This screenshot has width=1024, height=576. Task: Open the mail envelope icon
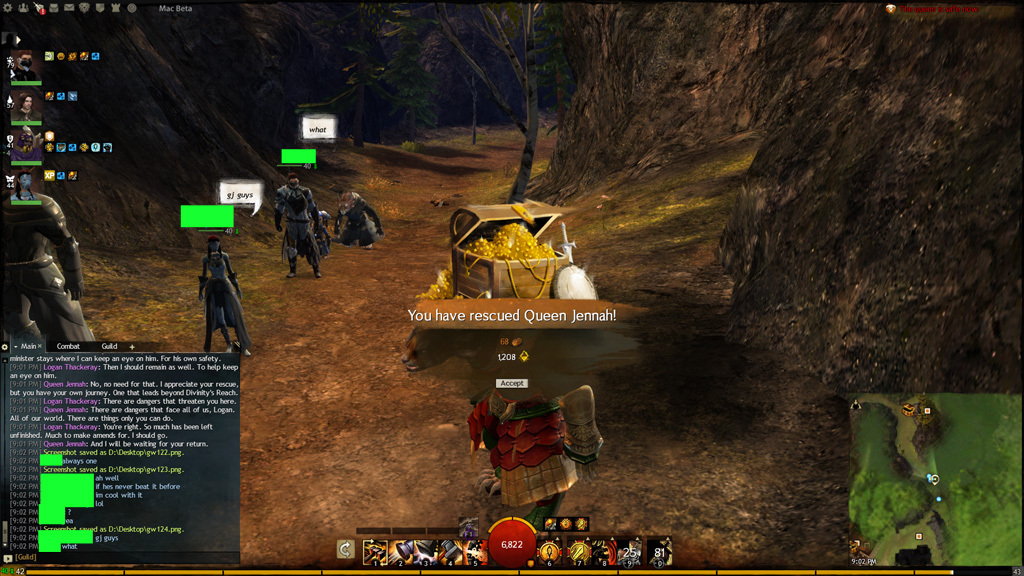point(67,8)
